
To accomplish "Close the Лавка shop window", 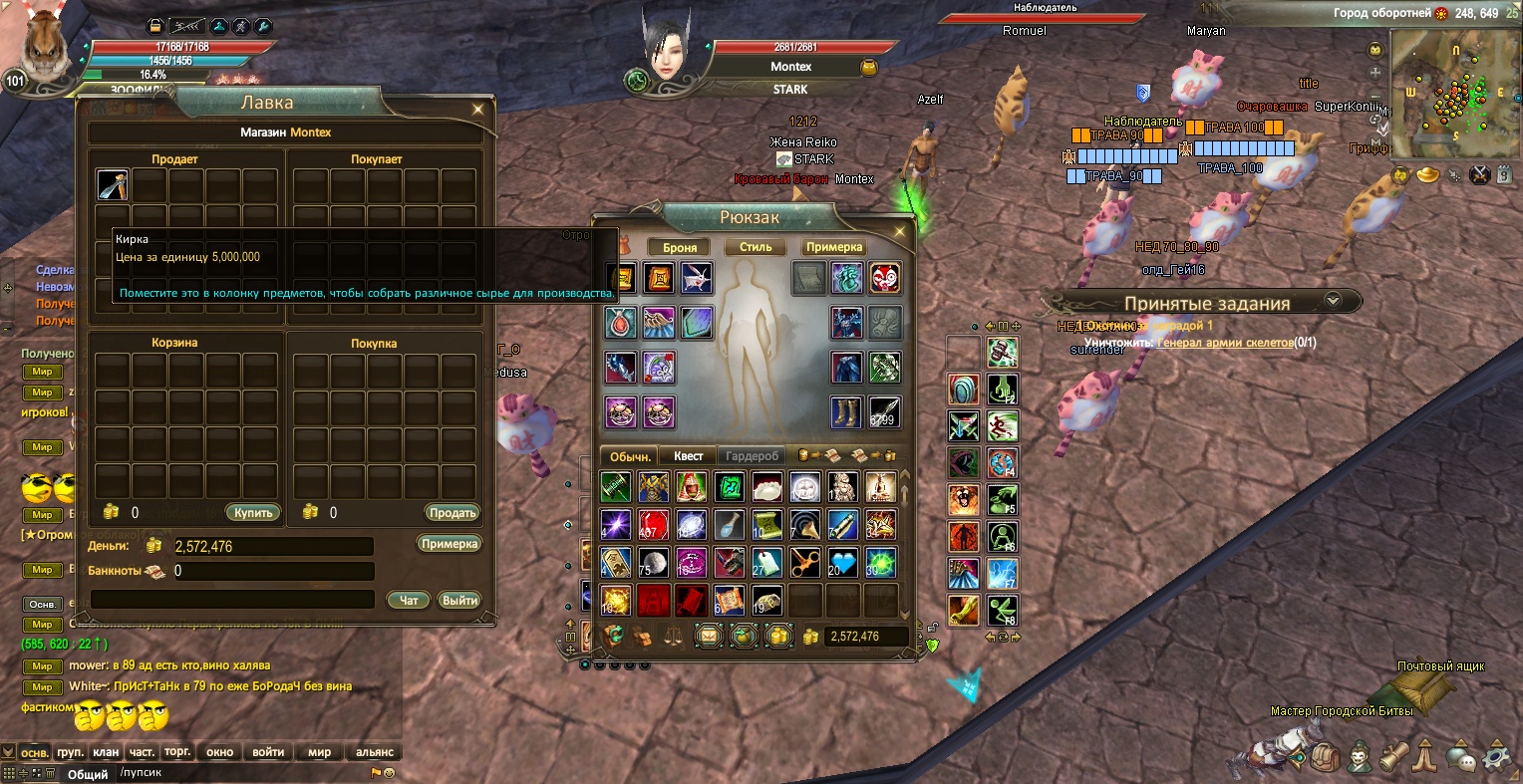I will pyautogui.click(x=478, y=110).
